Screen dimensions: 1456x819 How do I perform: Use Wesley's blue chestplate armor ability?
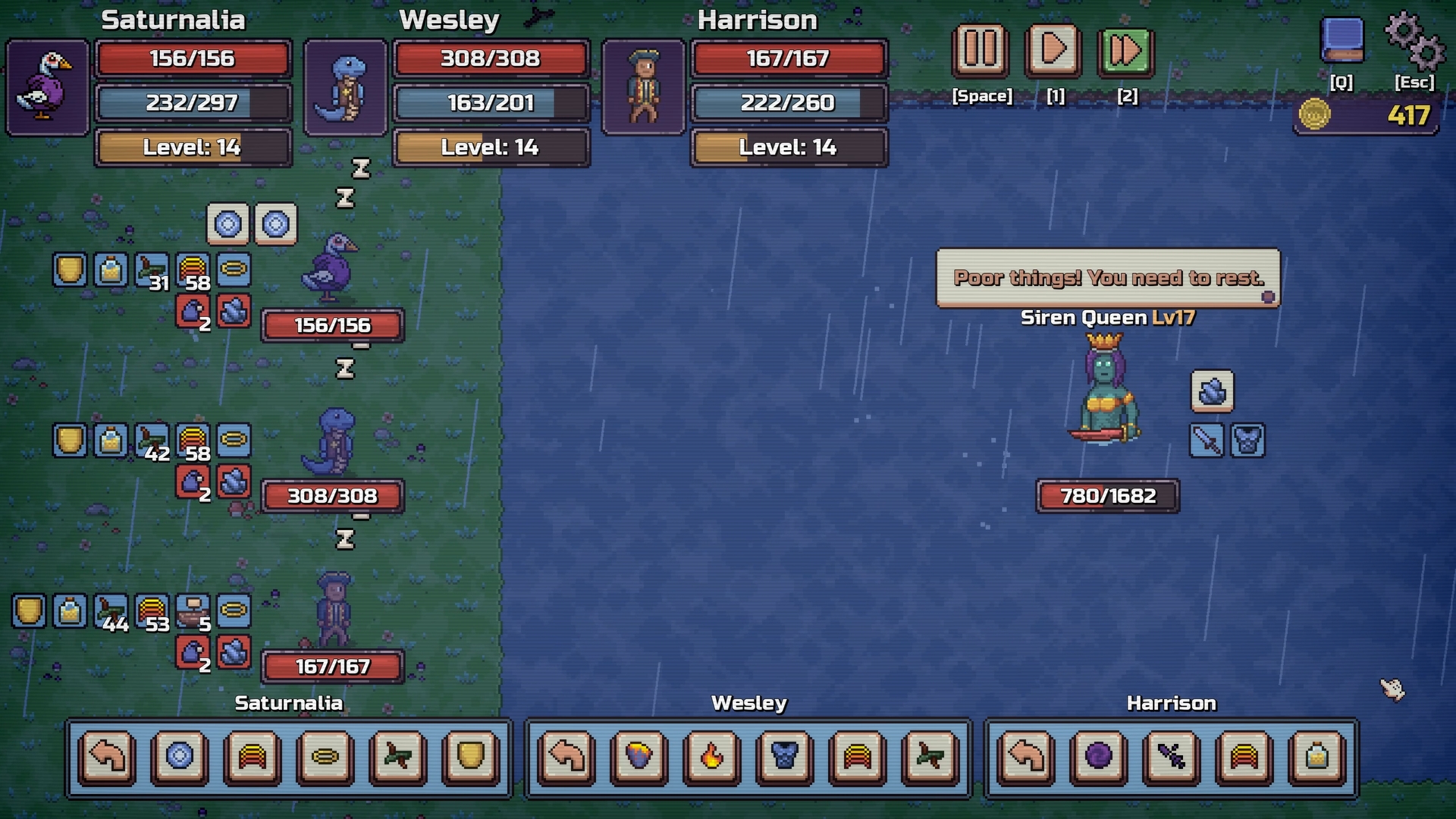785,756
